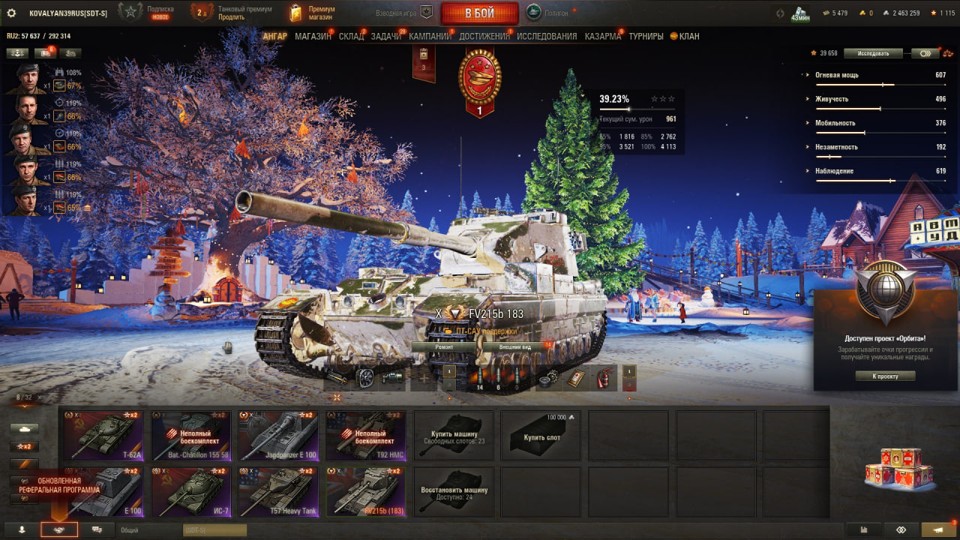The image size is (960, 540).
Task: Open the КЛАН section
Action: [689, 36]
